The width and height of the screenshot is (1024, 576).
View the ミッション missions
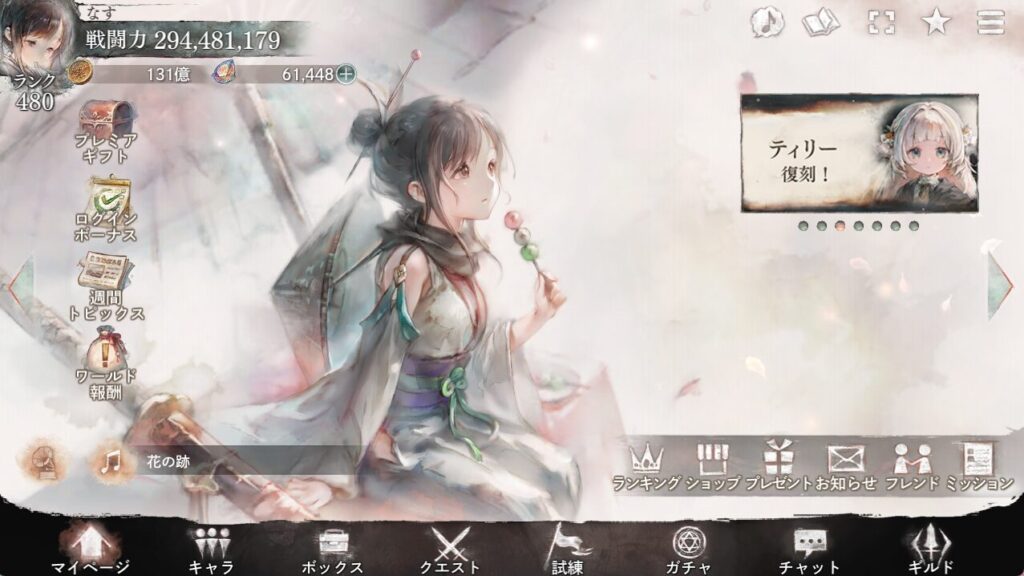[x=977, y=466]
